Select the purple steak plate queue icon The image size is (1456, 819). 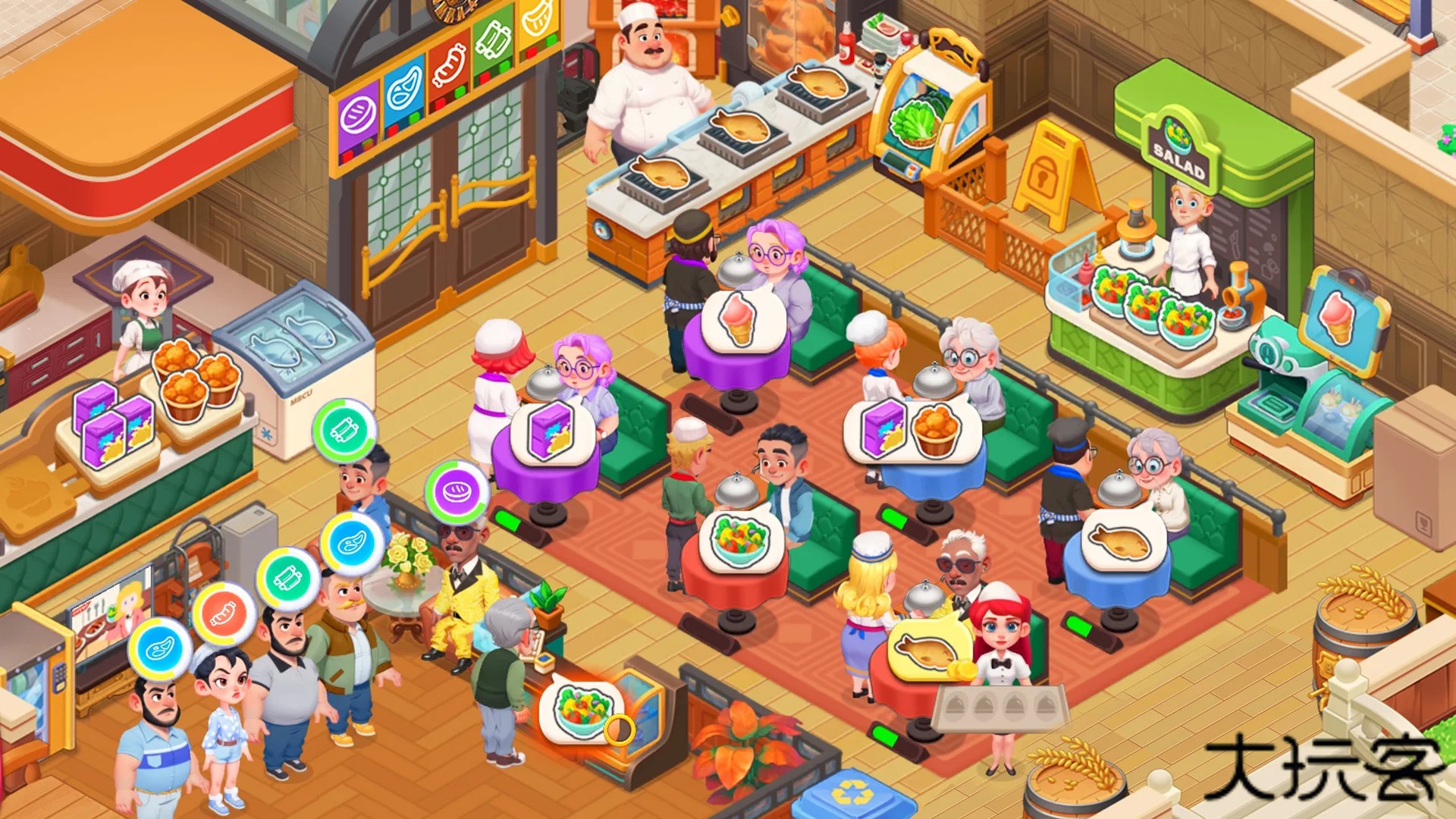pos(457,491)
